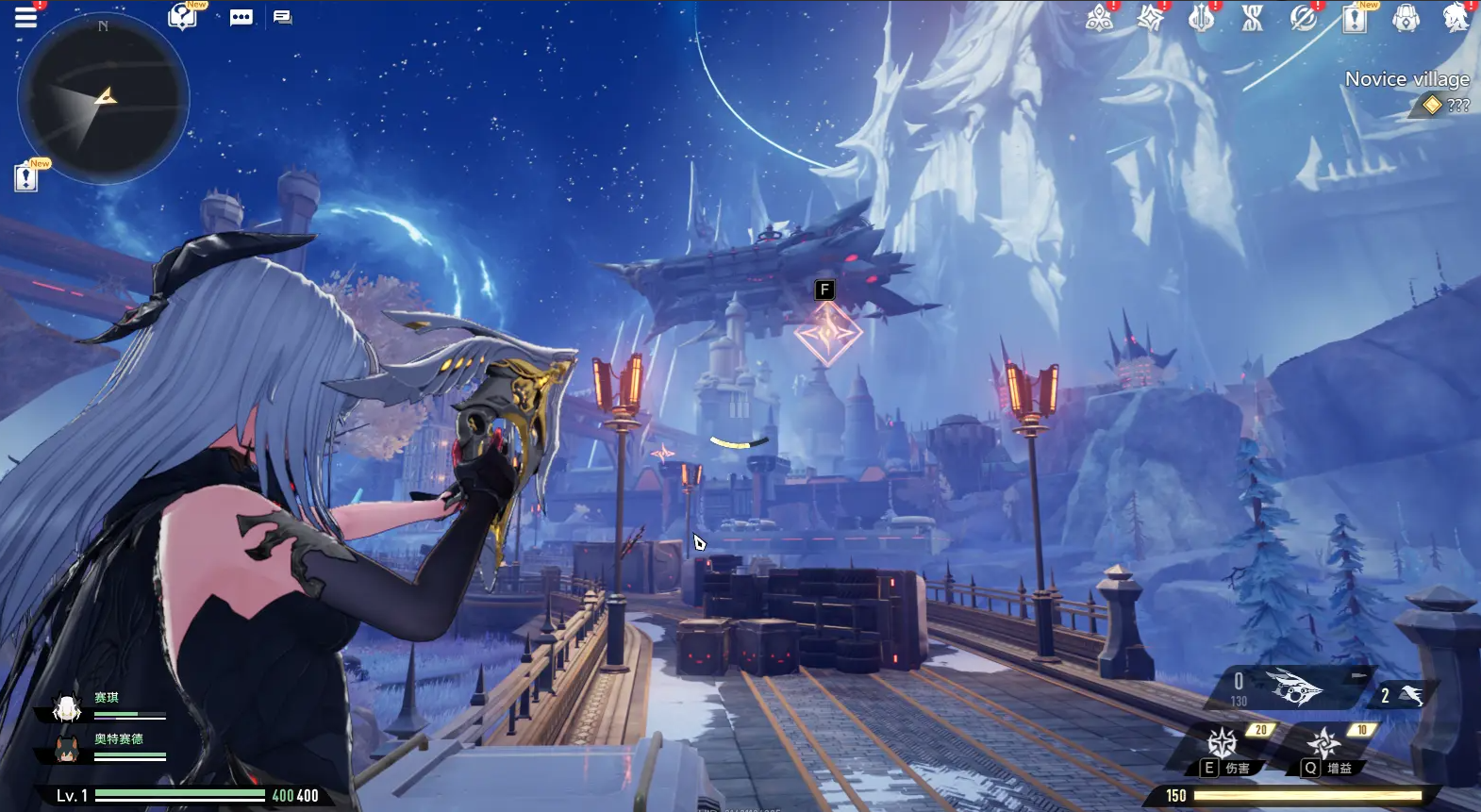Open the faction emblem icon in top-right row
This screenshot has width=1481, height=812.
click(x=1100, y=19)
